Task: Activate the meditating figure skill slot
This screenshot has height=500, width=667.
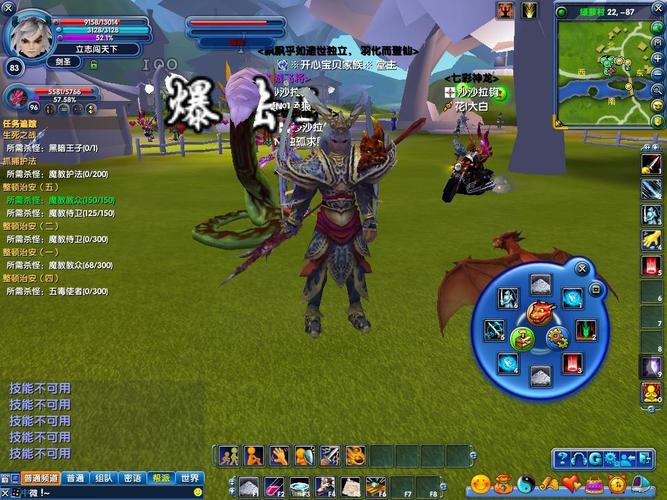Action: 254,456
